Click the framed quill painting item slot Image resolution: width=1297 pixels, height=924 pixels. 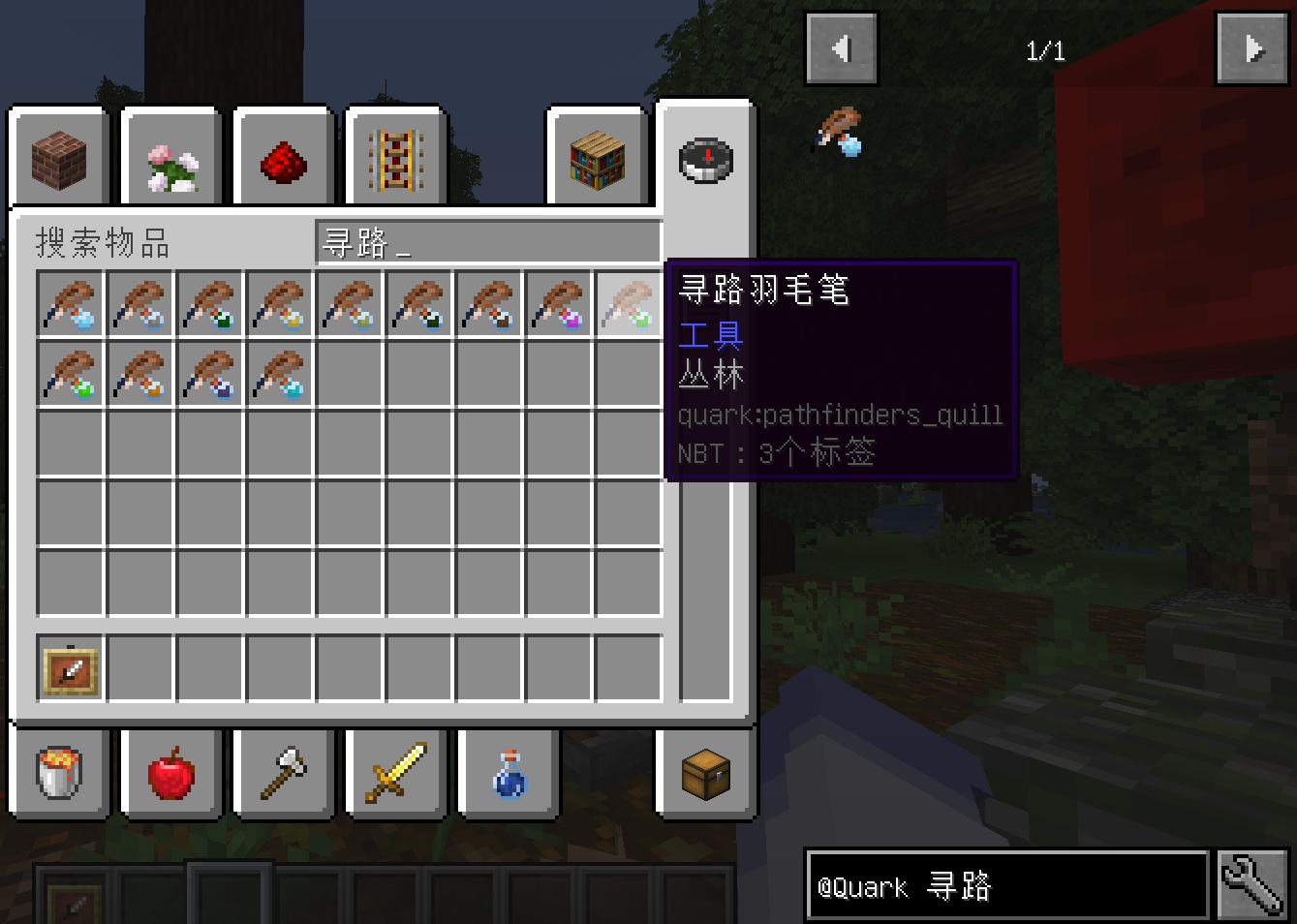click(x=71, y=668)
